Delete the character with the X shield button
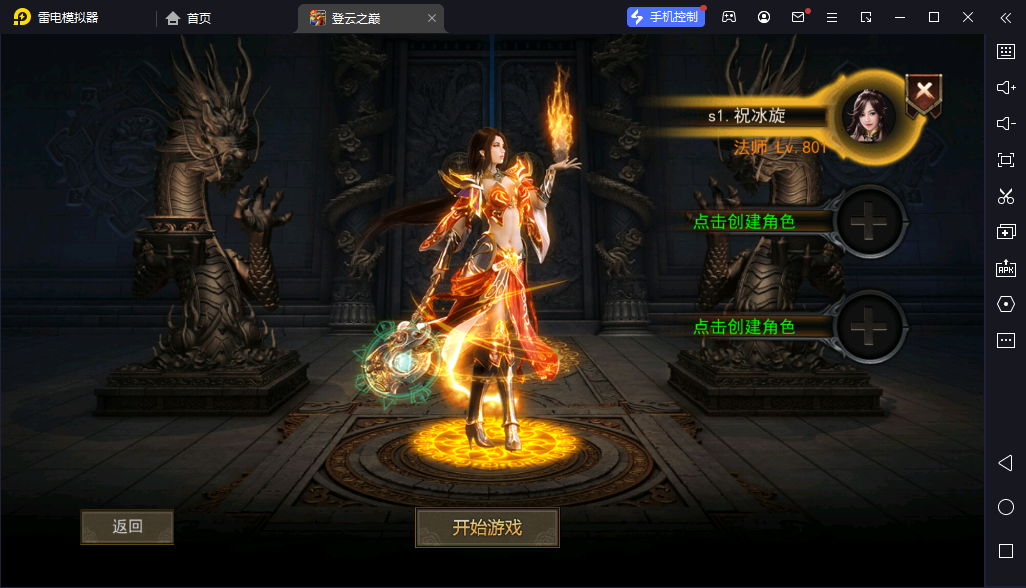This screenshot has height=588, width=1026. click(924, 94)
